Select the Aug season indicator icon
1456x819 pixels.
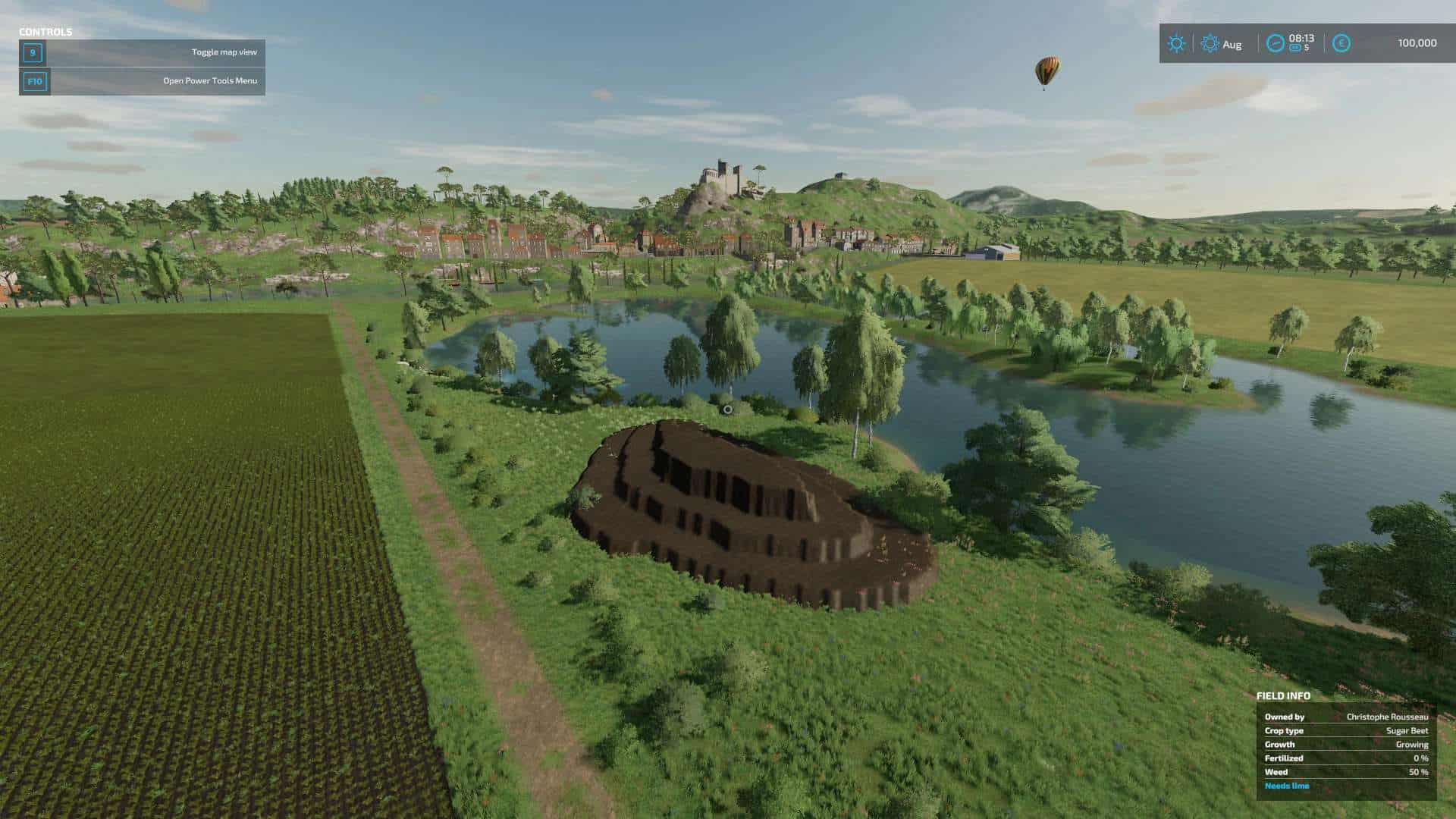tap(1210, 44)
